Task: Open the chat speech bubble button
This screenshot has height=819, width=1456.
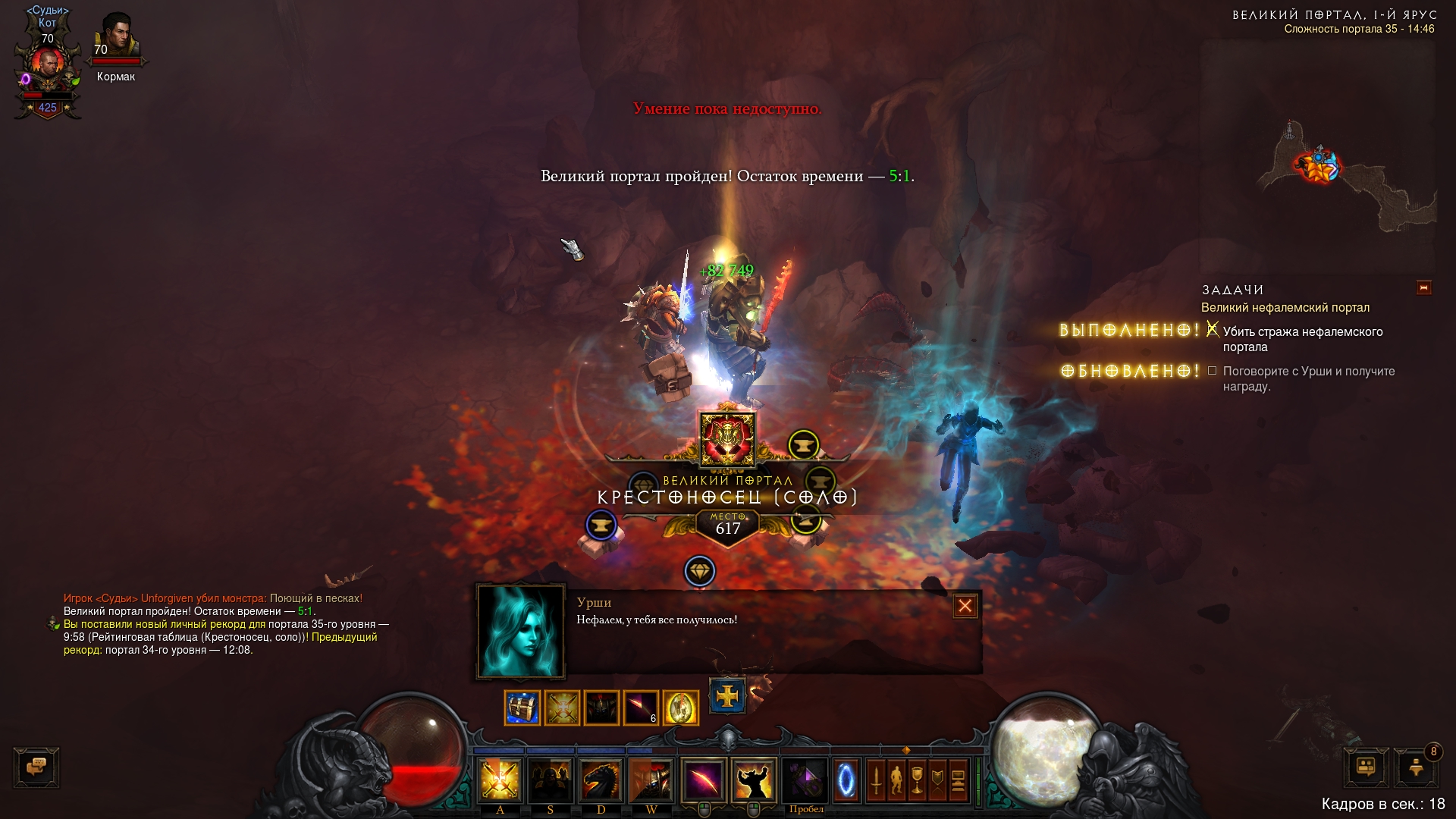Action: click(x=36, y=767)
